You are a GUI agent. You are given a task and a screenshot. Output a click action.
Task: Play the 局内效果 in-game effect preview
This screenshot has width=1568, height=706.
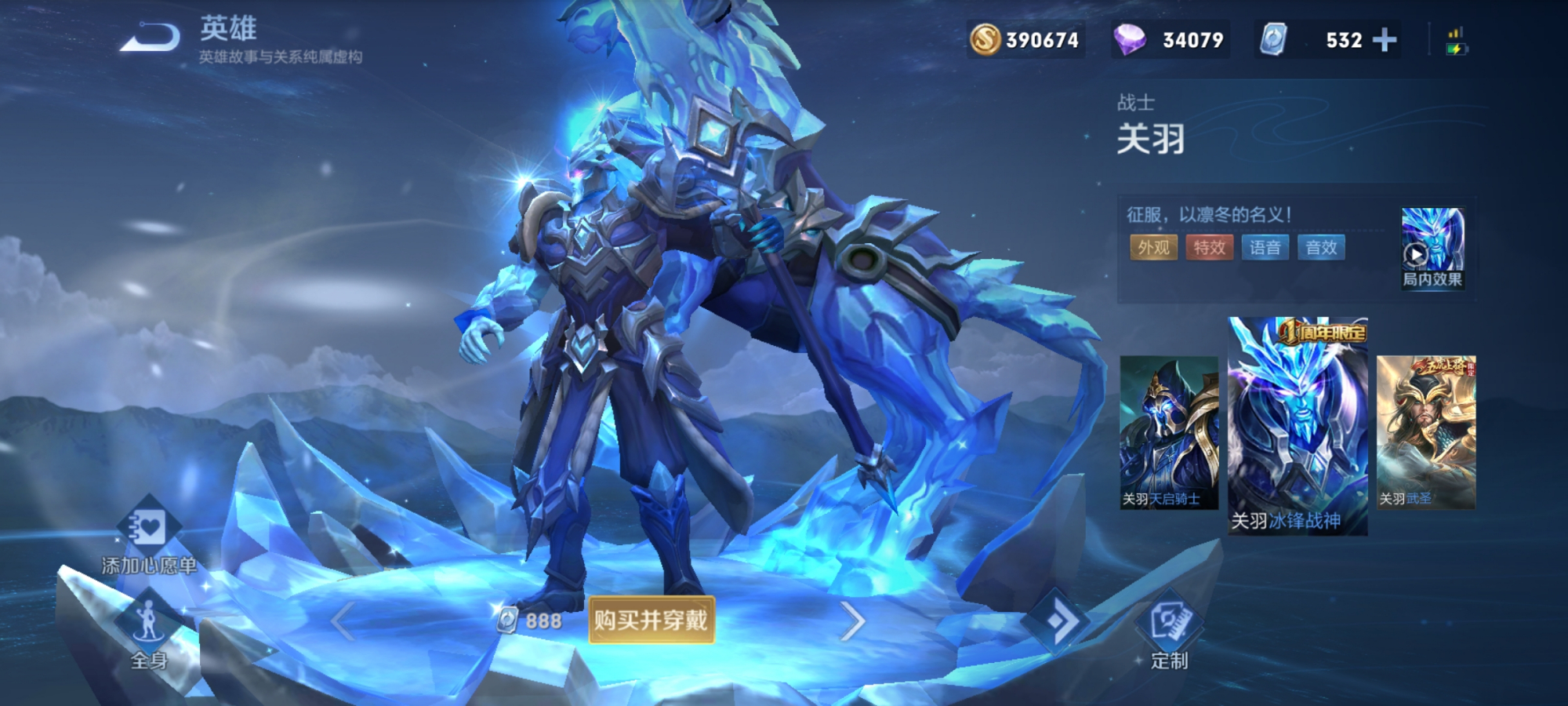pos(1432,247)
